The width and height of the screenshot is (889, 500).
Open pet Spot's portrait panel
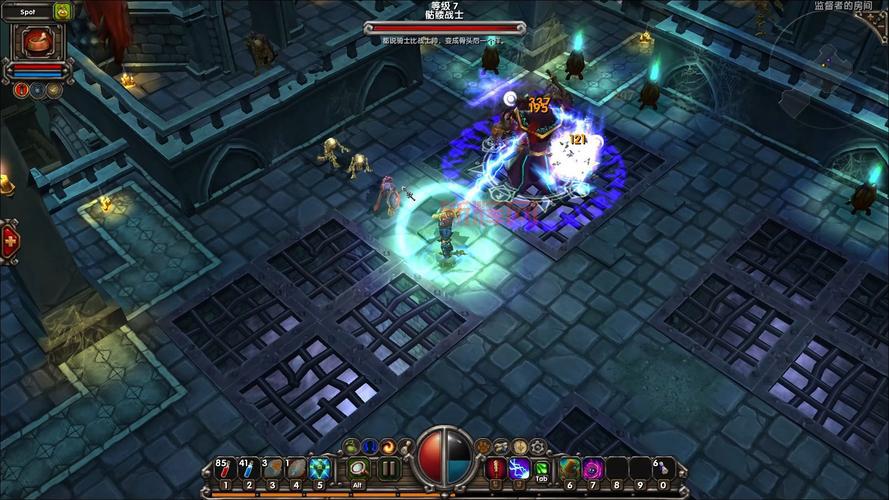(x=39, y=41)
